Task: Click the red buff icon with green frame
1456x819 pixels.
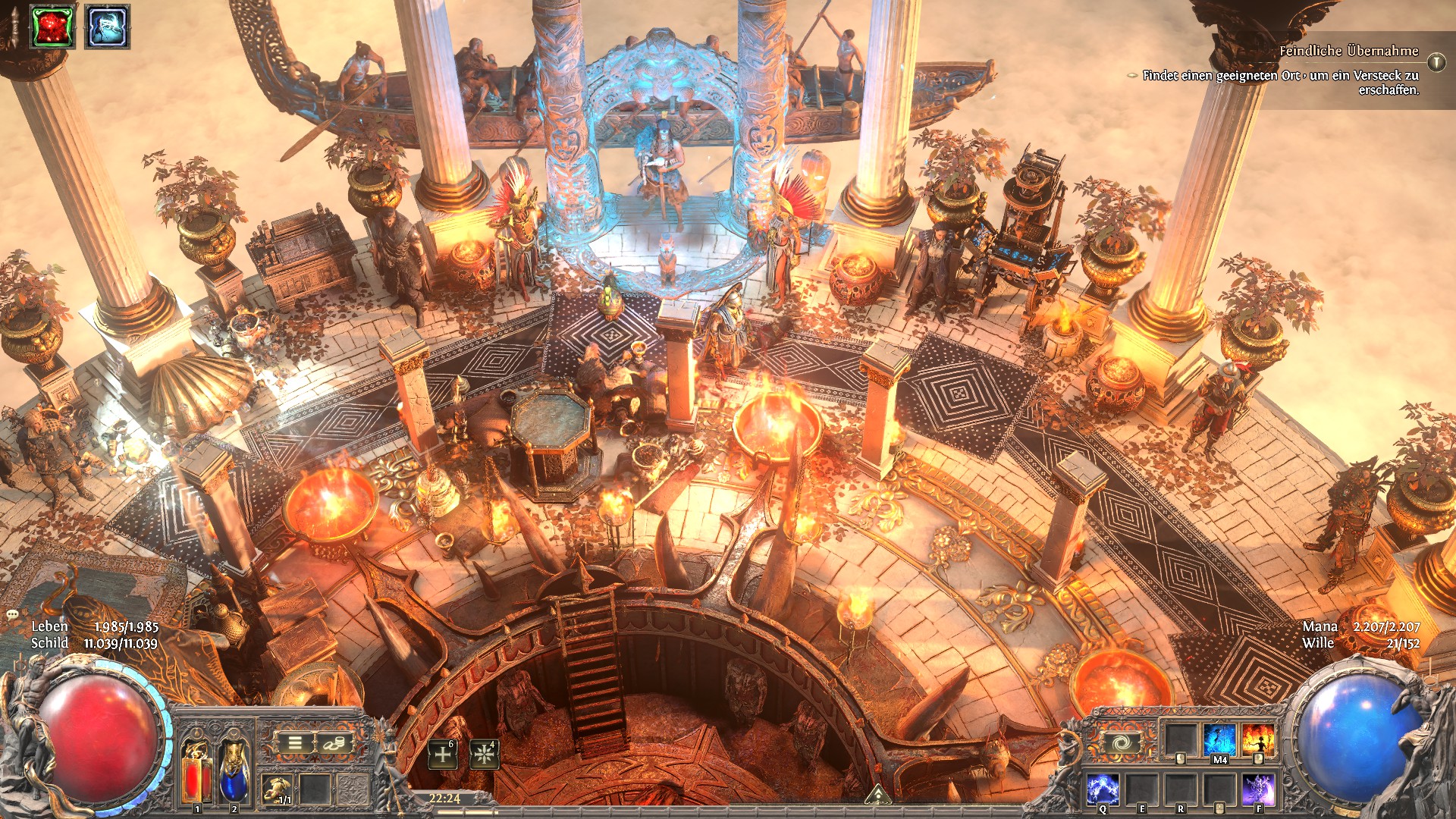Action: click(x=52, y=27)
